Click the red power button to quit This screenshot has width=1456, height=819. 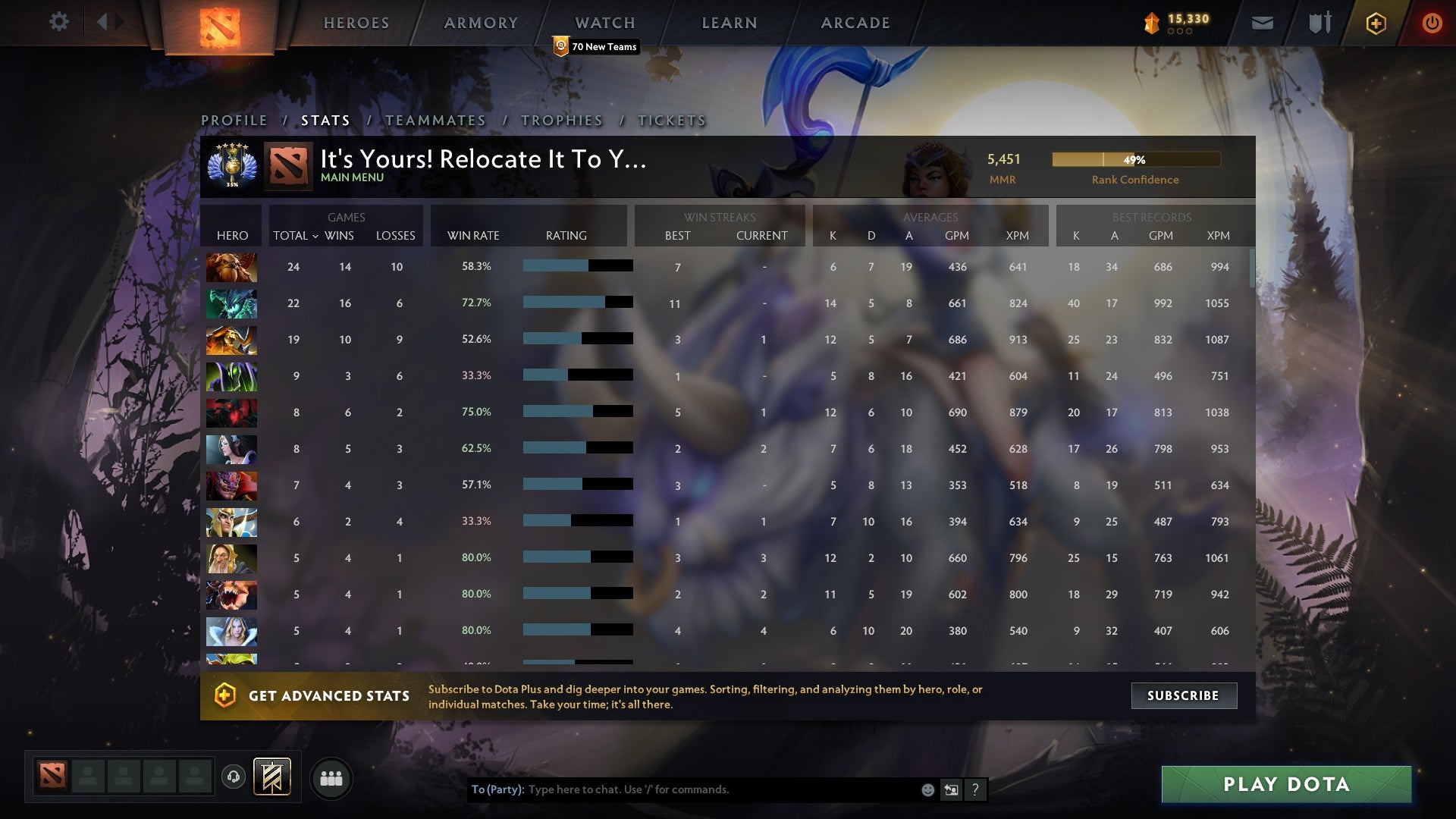coord(1432,23)
